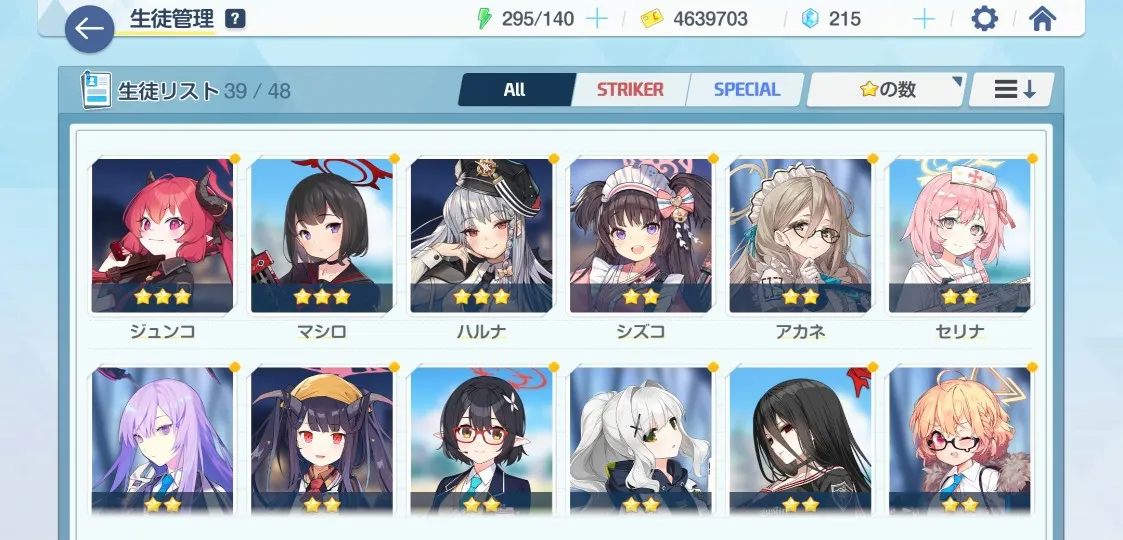Open the star count sort dropdown
The height and width of the screenshot is (540, 1123).
pyautogui.click(x=887, y=90)
